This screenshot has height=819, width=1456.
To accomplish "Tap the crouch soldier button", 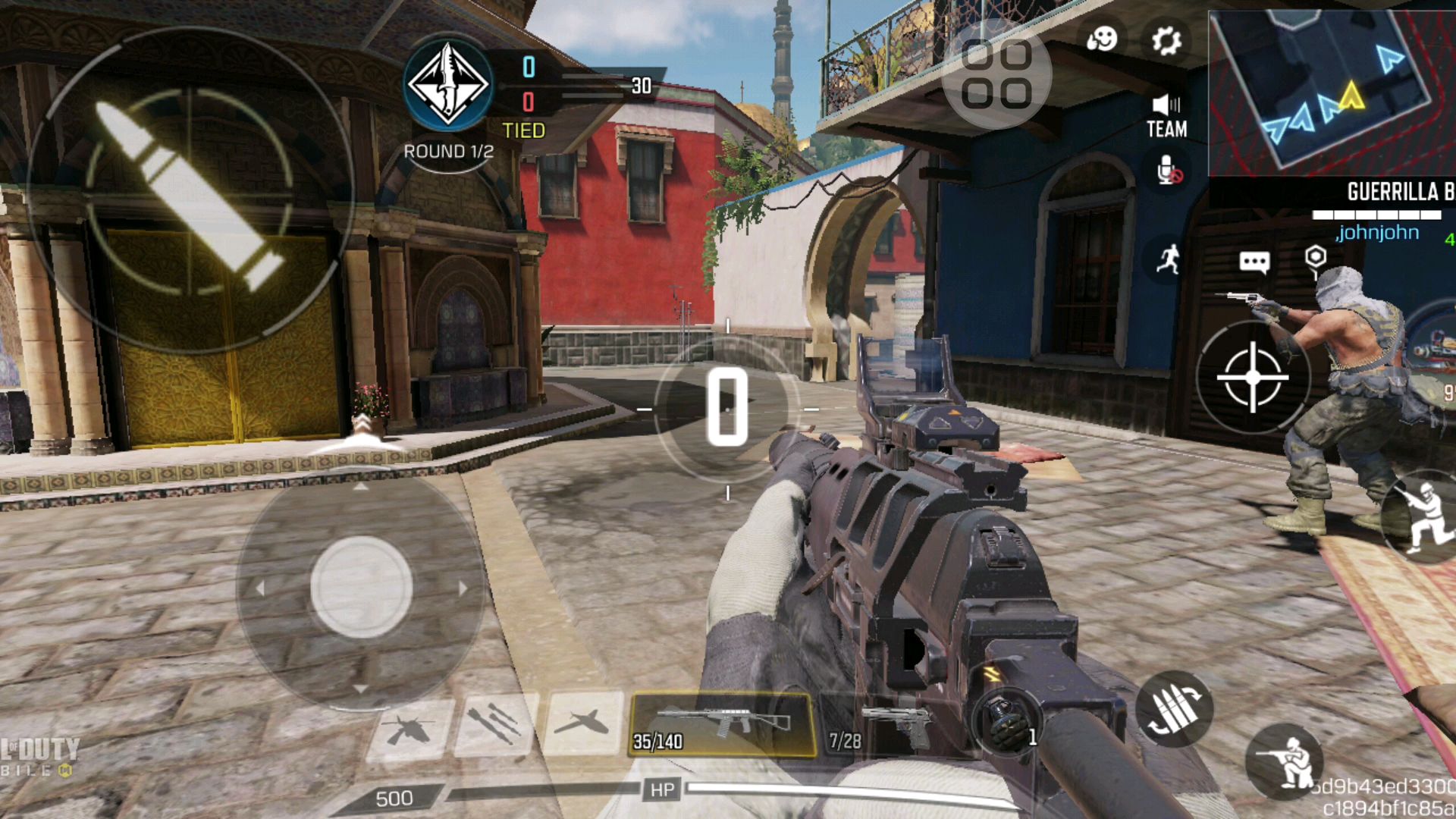I will [1283, 761].
